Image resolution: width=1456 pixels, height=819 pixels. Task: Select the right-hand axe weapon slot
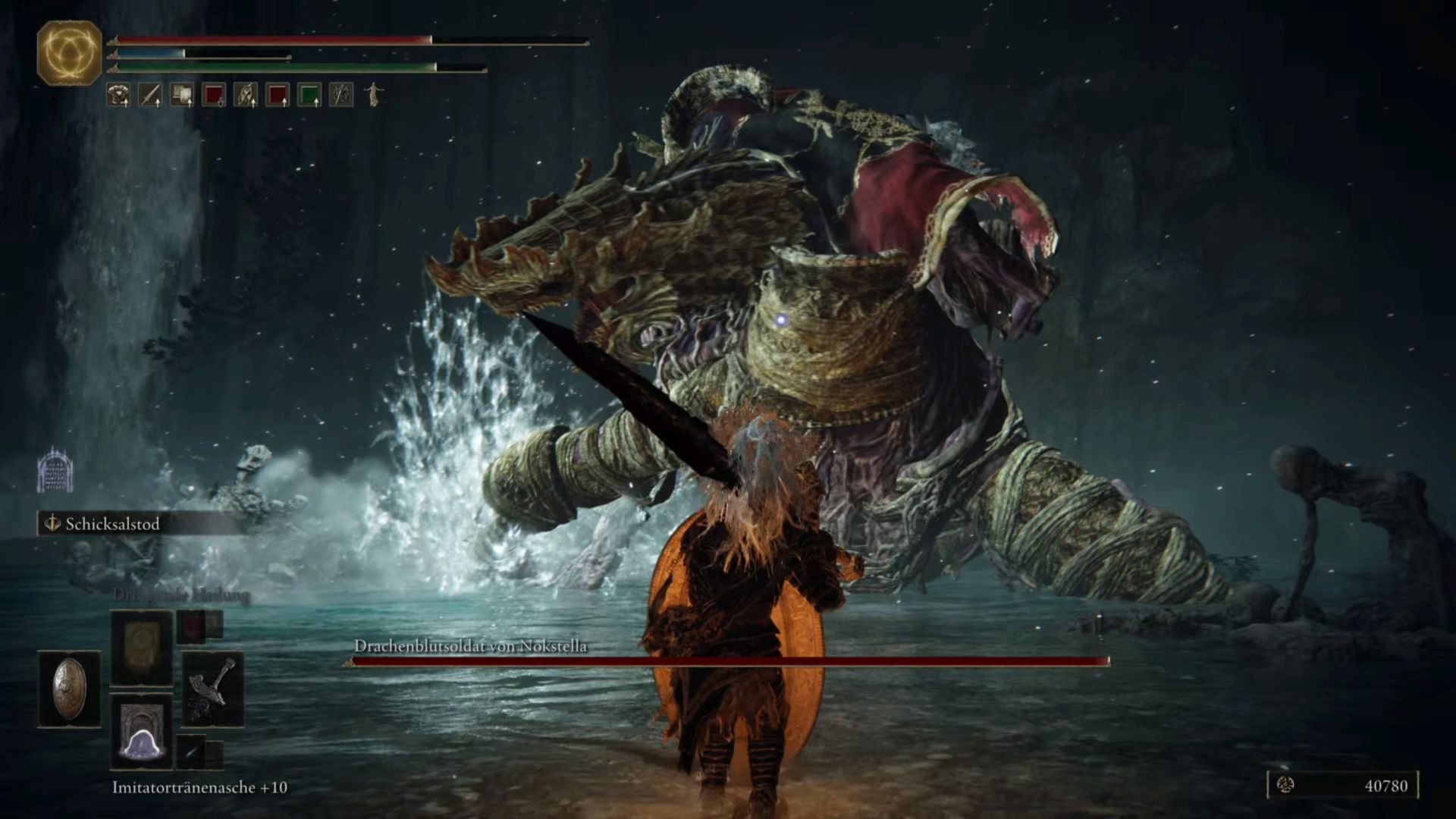212,689
